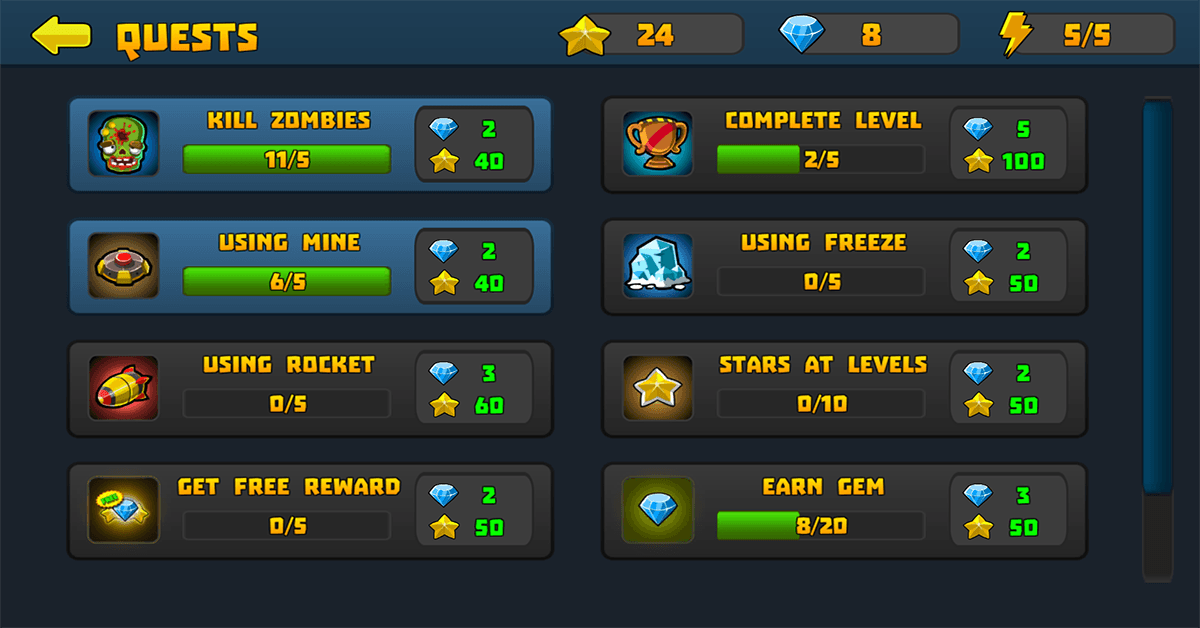
Task: Open the Get Free Reward quest
Action: click(x=310, y=511)
